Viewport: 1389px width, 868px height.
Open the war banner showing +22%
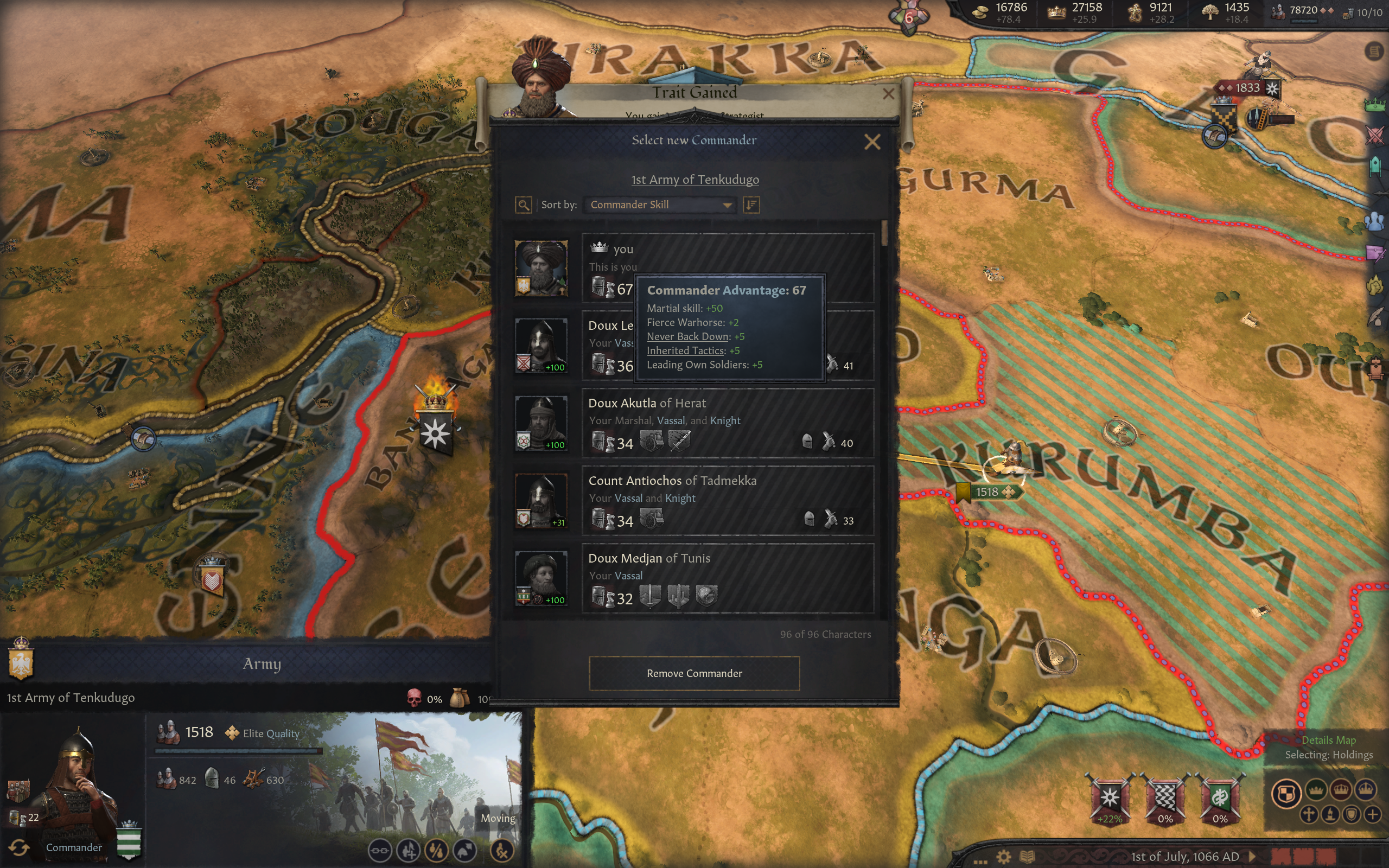(1110, 799)
